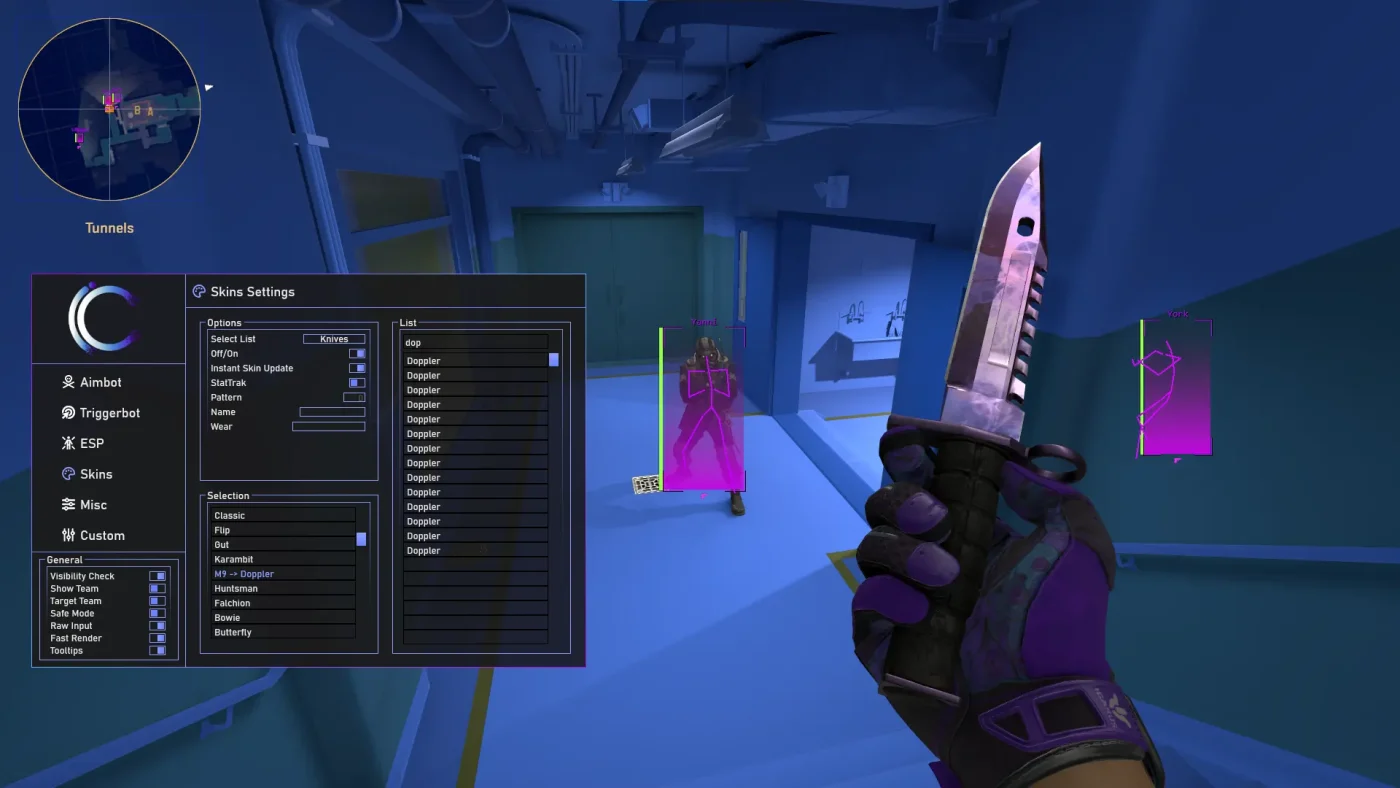The image size is (1400, 788).
Task: Enable the StatTrak option
Action: click(x=357, y=382)
